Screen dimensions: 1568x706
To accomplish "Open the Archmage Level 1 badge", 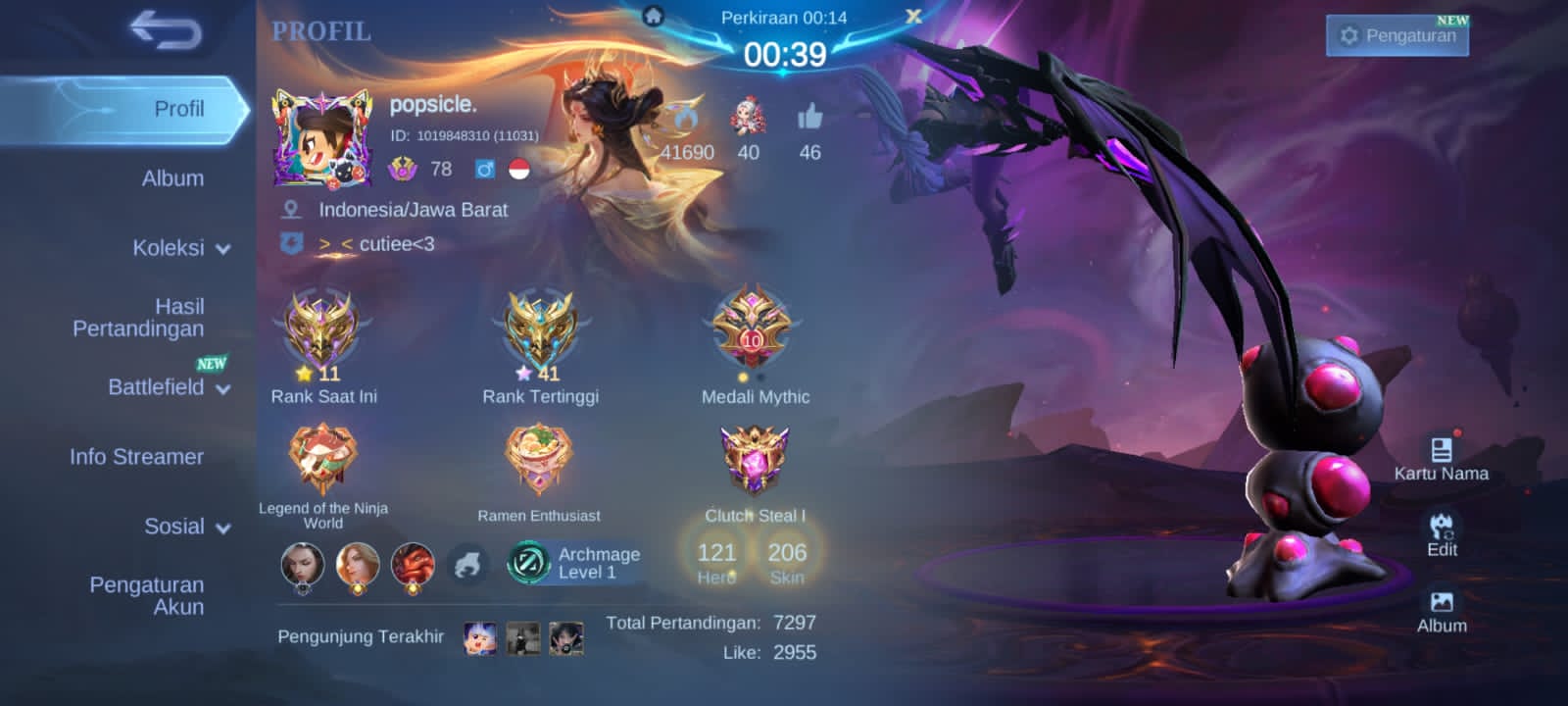I will [575, 563].
